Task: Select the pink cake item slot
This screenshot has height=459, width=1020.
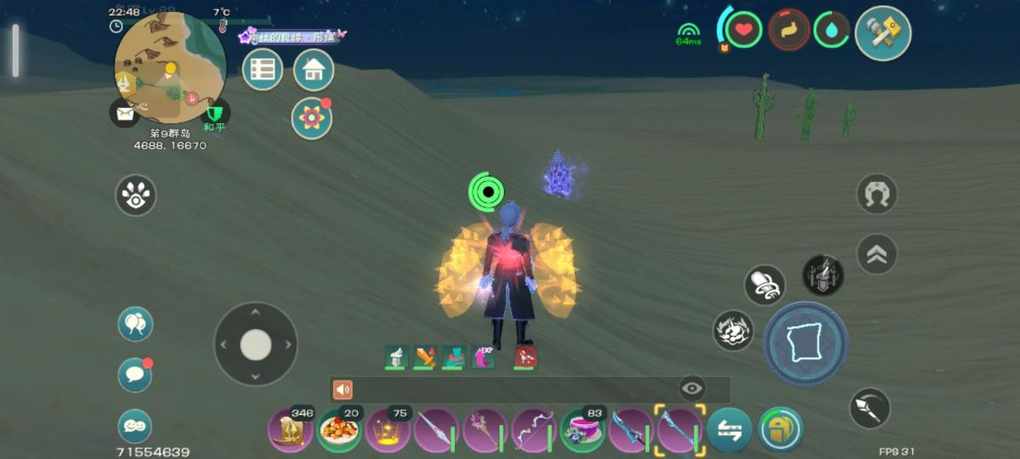Action: pos(582,431)
